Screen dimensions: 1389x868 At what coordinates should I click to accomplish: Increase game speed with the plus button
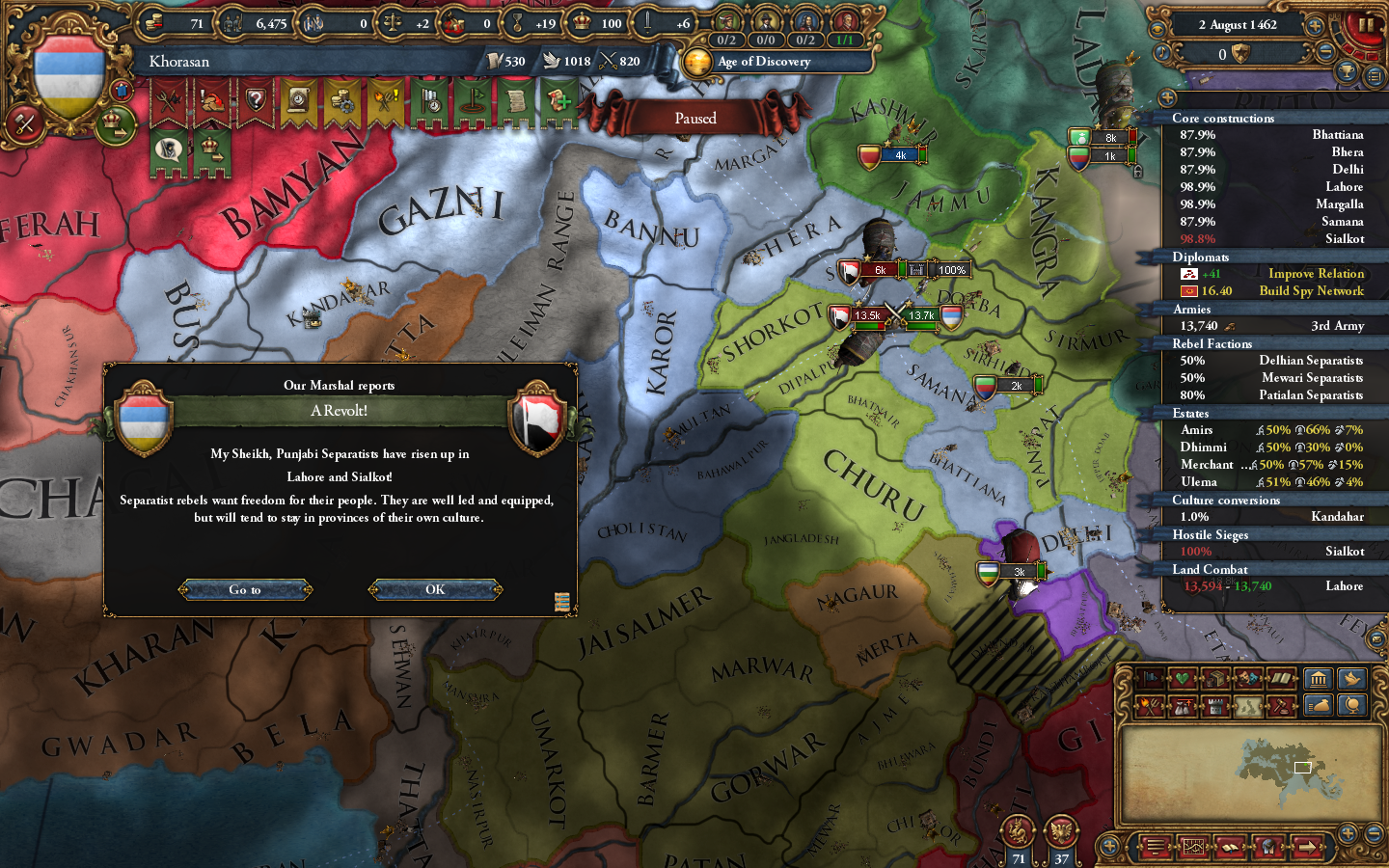pos(1316,25)
